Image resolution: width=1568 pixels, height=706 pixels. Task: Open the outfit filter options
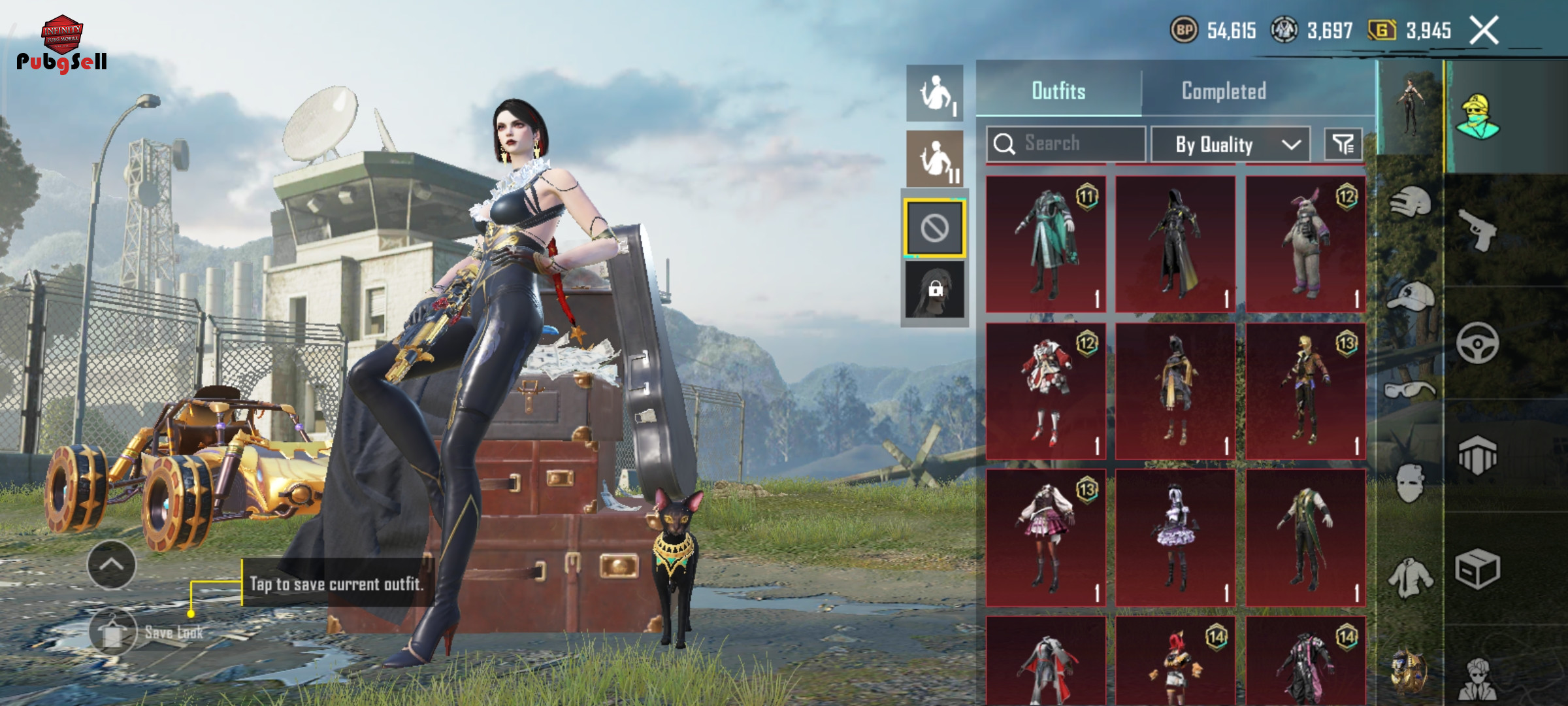1343,144
